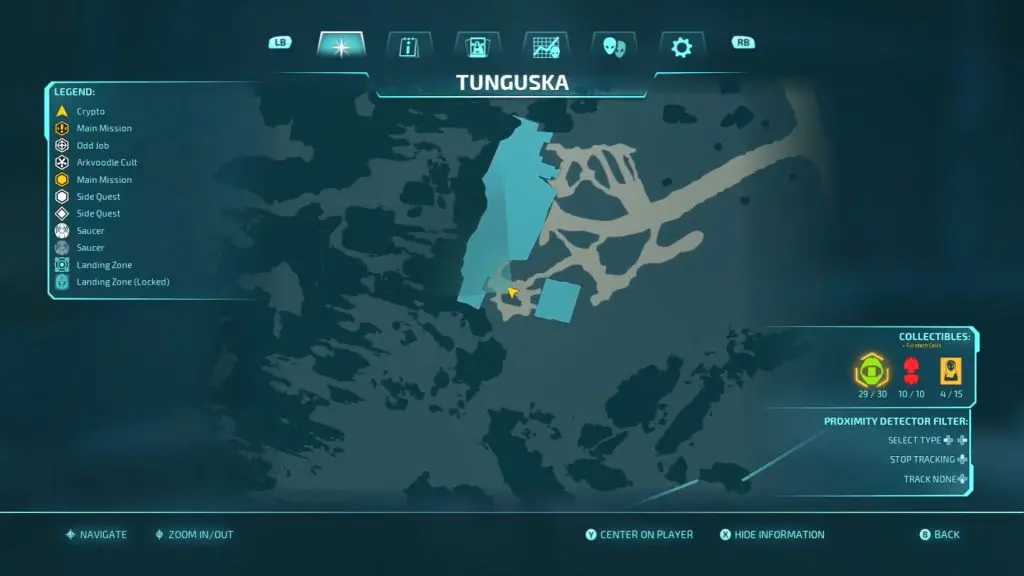Click the Crypto player marker on map

point(512,293)
